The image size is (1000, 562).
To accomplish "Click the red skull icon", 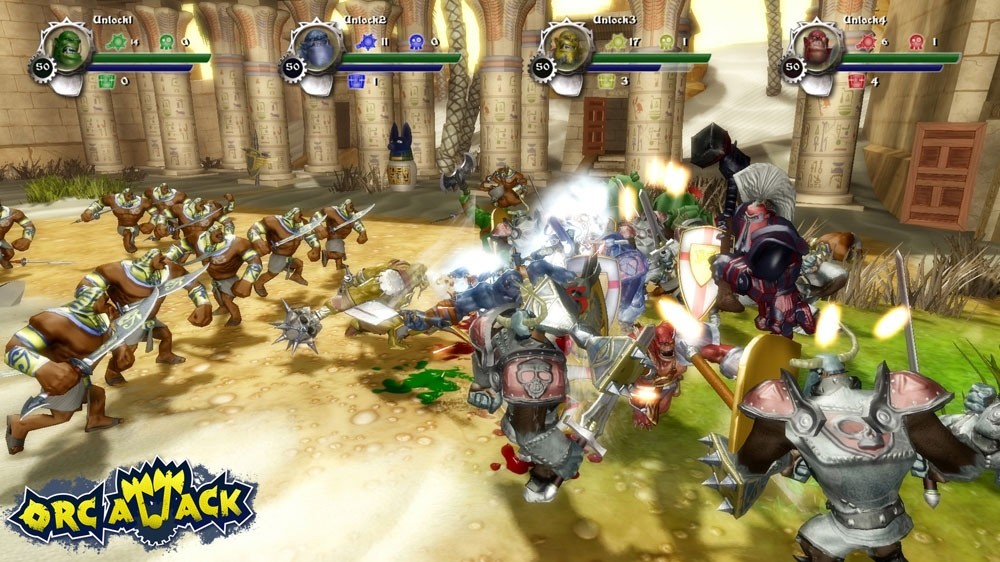I will tap(916, 42).
